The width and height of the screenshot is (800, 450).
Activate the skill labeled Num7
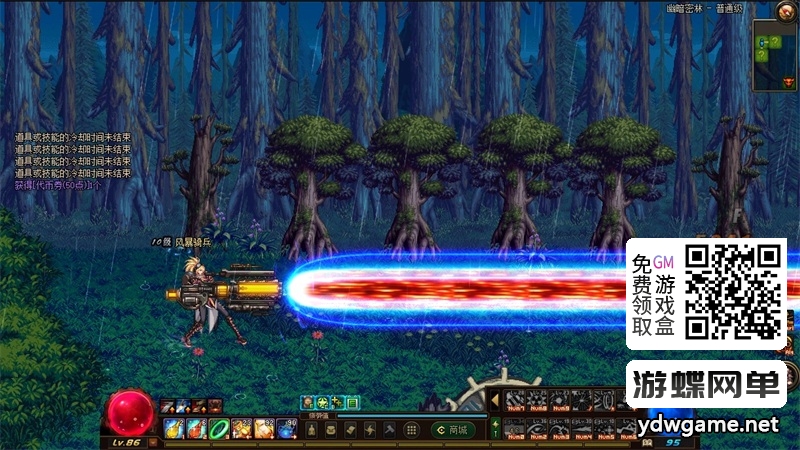tap(516, 401)
